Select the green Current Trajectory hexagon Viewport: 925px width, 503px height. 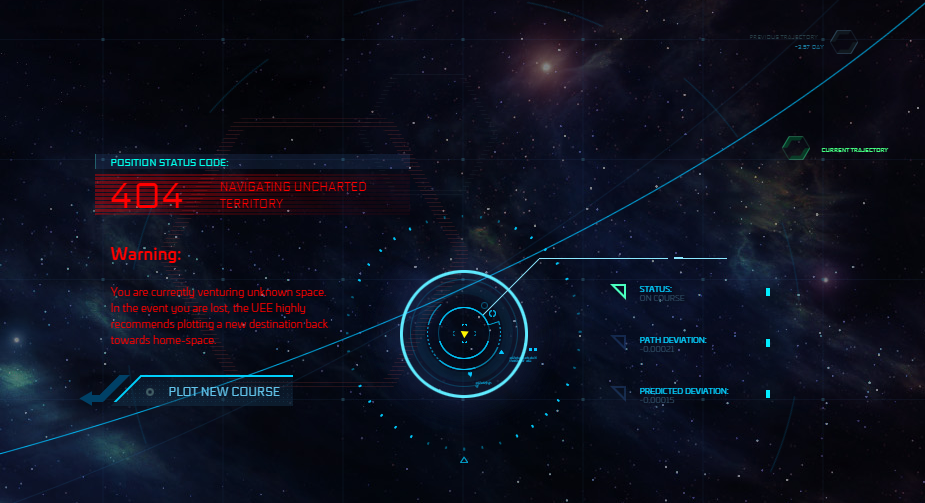pyautogui.click(x=796, y=149)
